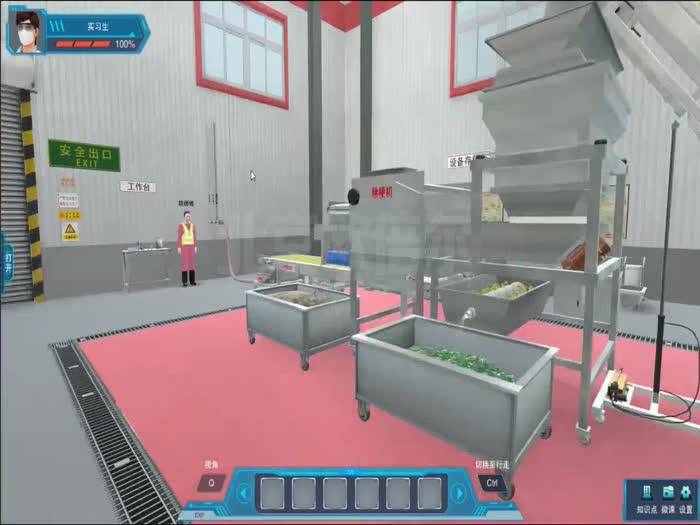Click the hotbar's left arrow
Image resolution: width=700 pixels, height=525 pixels.
click(x=241, y=493)
